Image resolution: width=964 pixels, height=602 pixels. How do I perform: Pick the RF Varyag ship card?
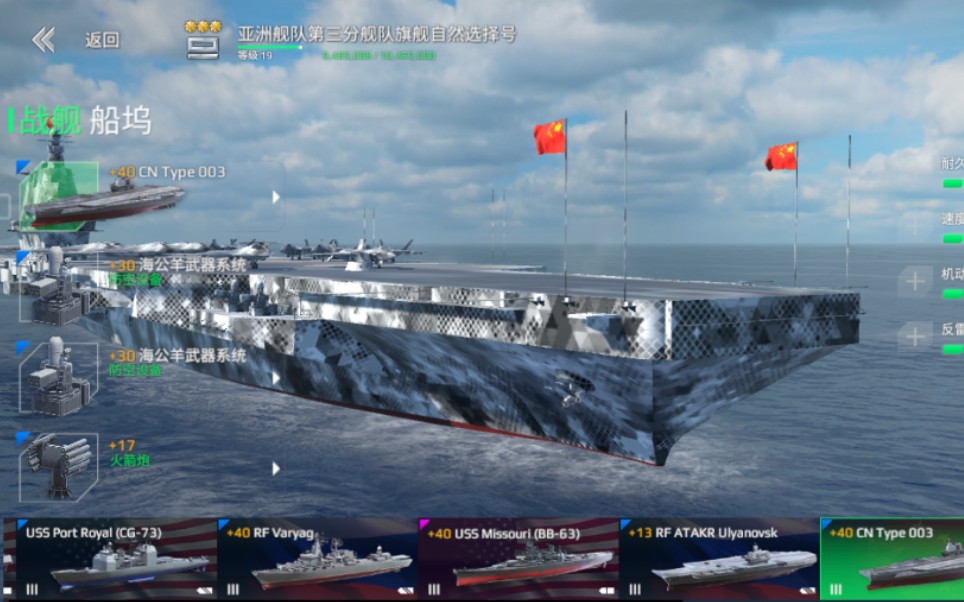[316, 558]
